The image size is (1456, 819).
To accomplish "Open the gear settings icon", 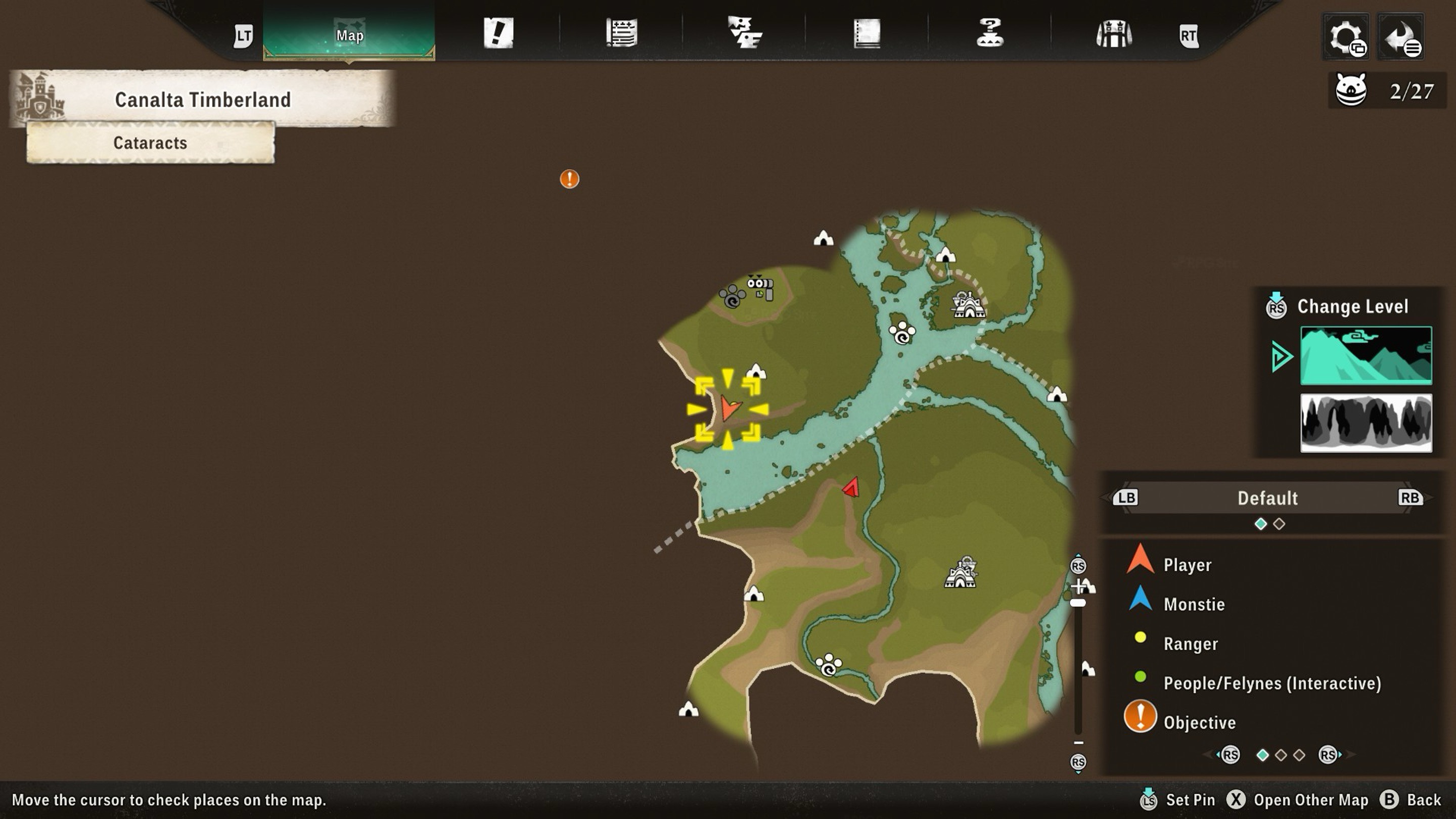I will click(1346, 37).
